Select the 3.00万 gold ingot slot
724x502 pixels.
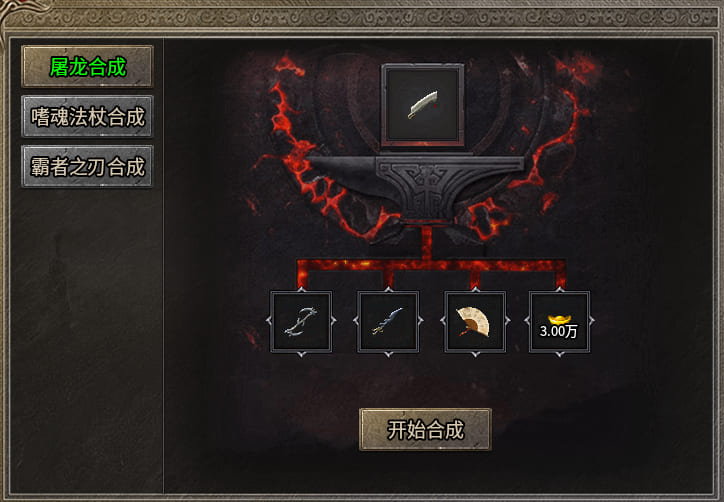point(559,322)
